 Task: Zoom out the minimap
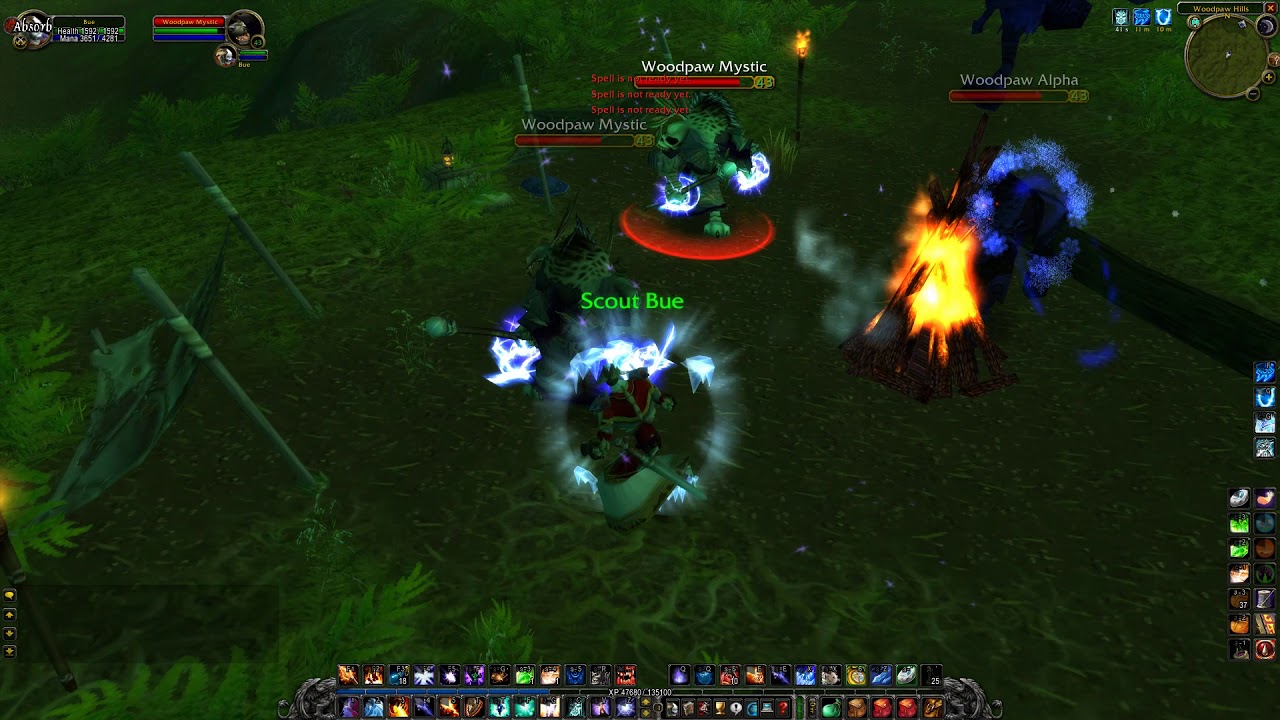tap(1253, 94)
